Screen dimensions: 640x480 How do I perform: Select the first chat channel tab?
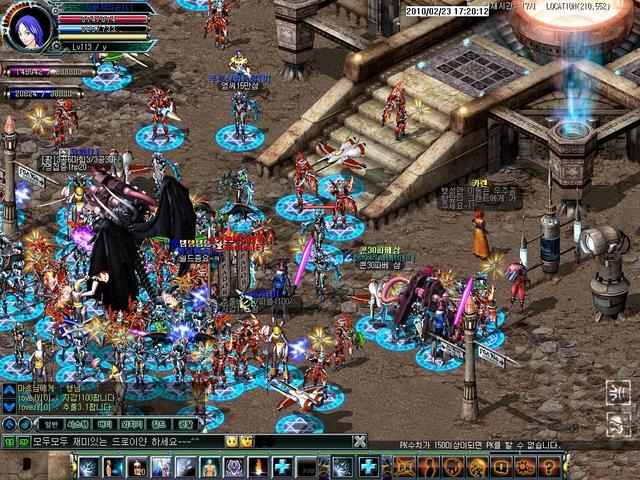tap(51, 424)
